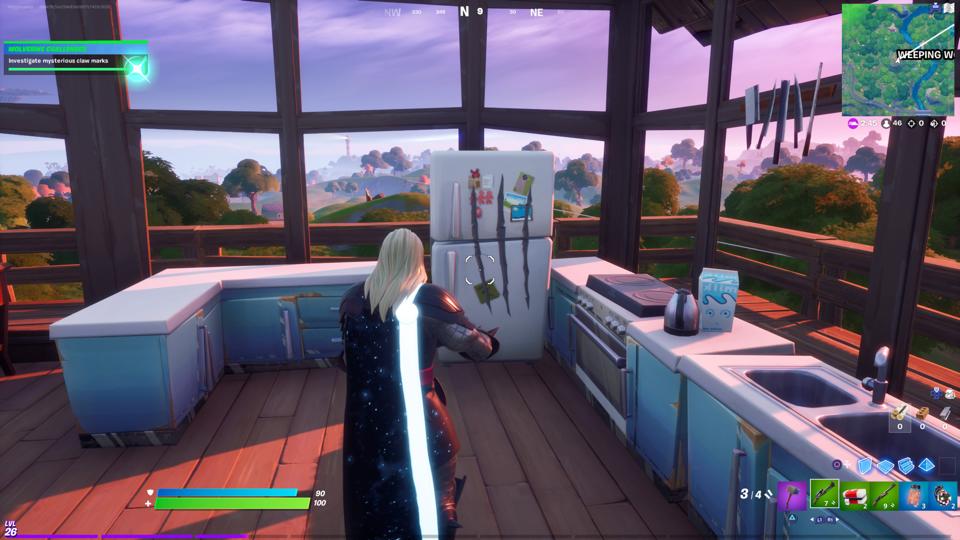Screen dimensions: 960x540
Task: Select the last blue slot with count 2
Action: [943, 495]
